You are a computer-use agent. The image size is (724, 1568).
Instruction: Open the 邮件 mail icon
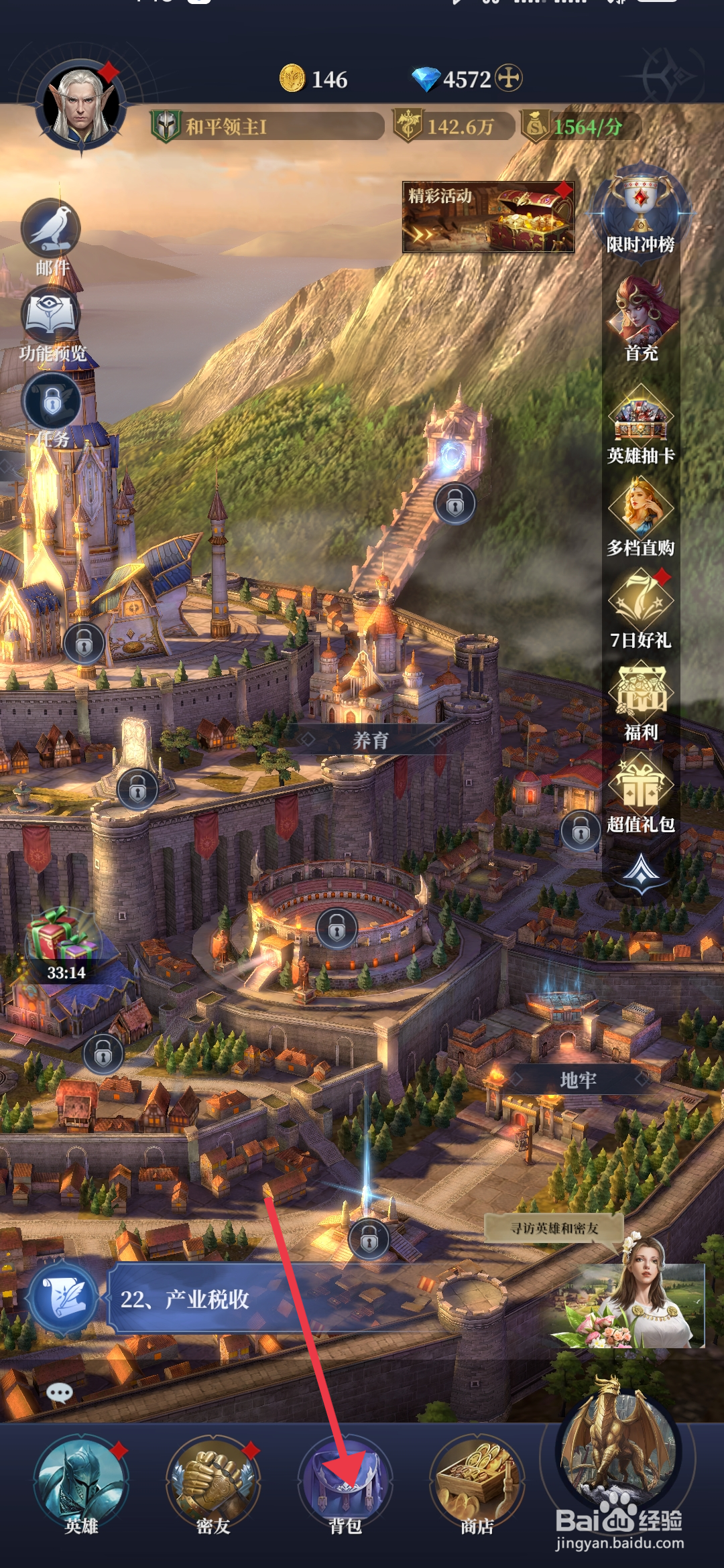tap(52, 236)
